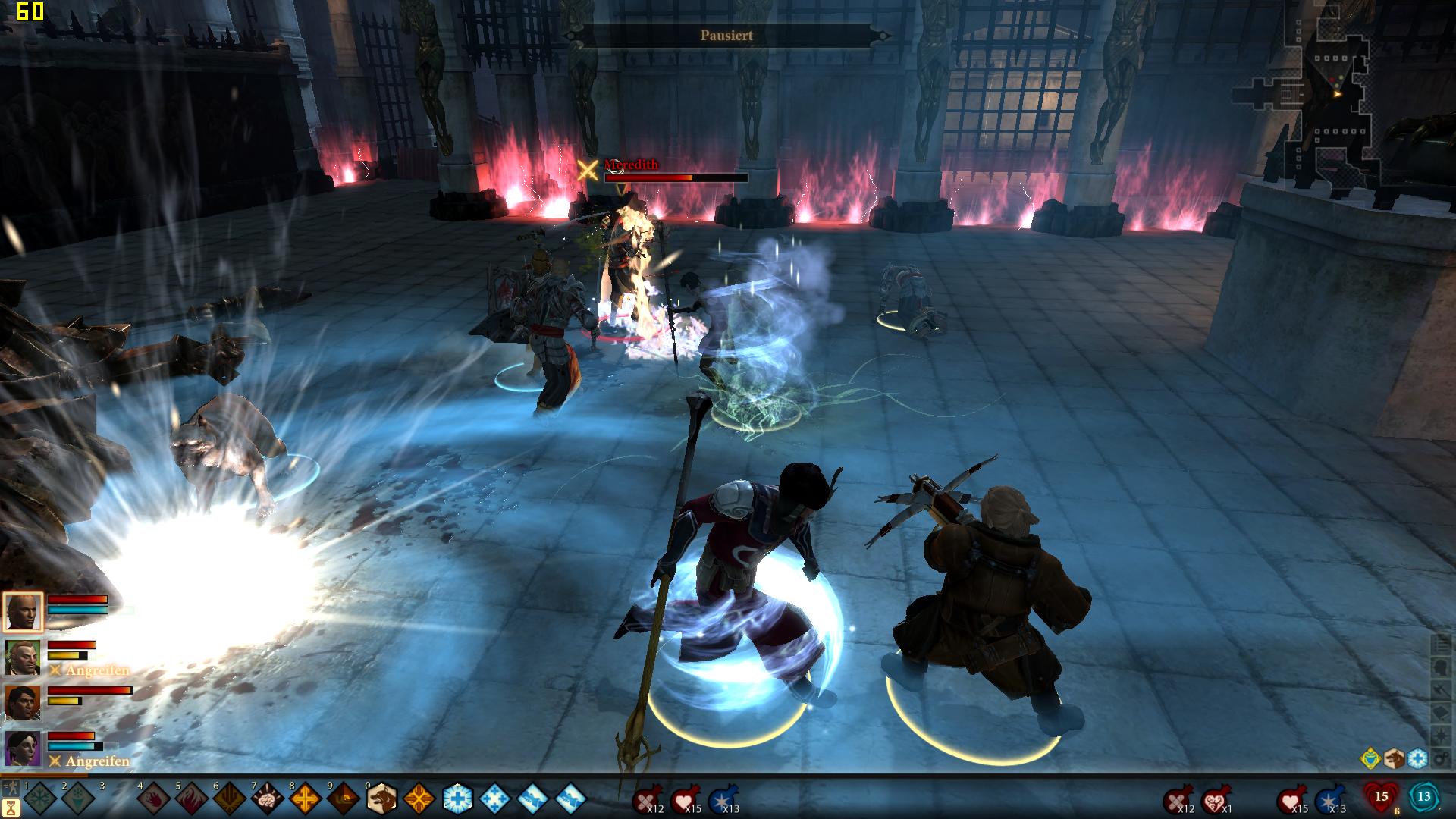Select the blond companion portrait

coord(23,657)
